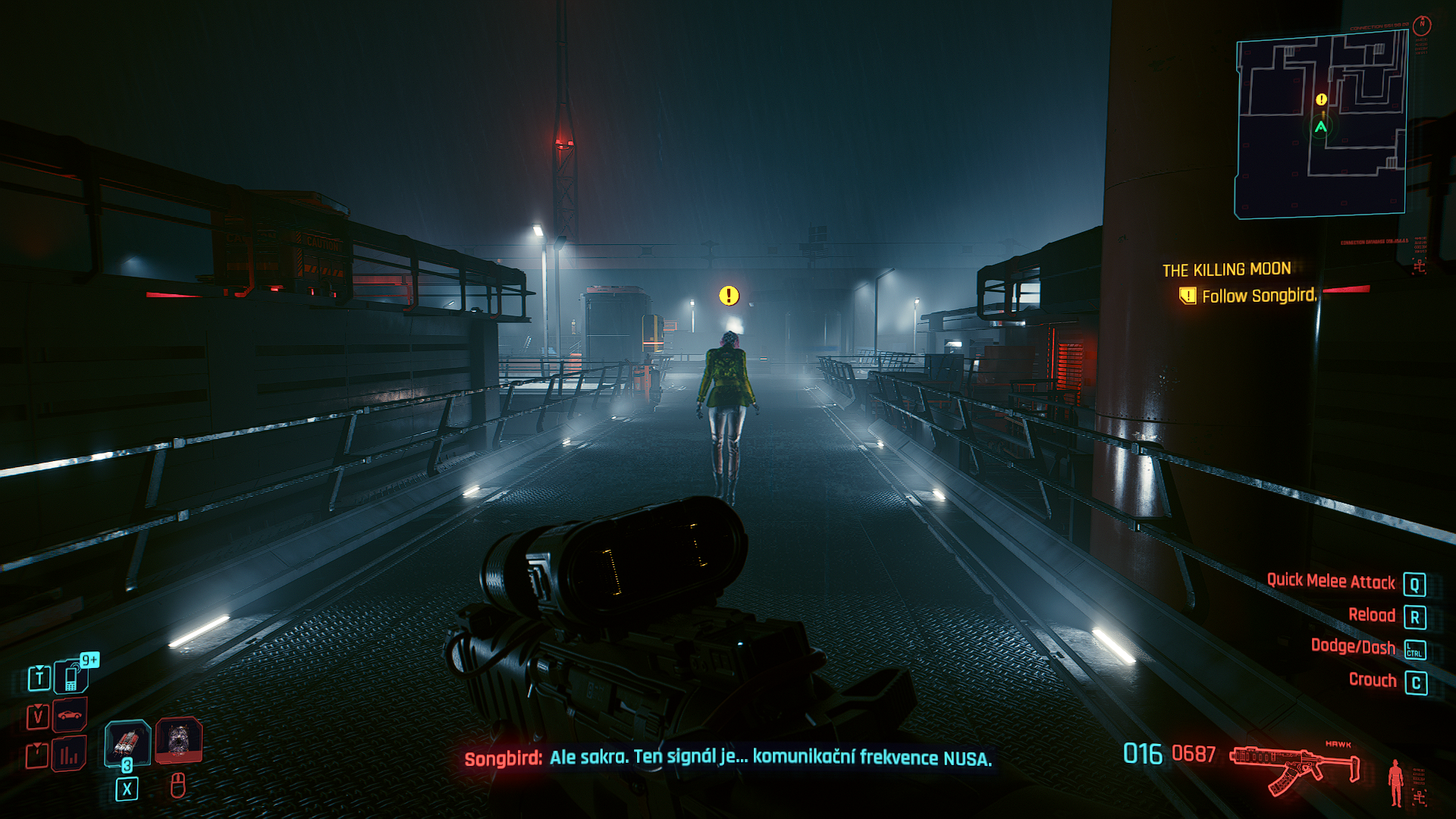
Task: Open the phone messages icon
Action: (x=71, y=676)
